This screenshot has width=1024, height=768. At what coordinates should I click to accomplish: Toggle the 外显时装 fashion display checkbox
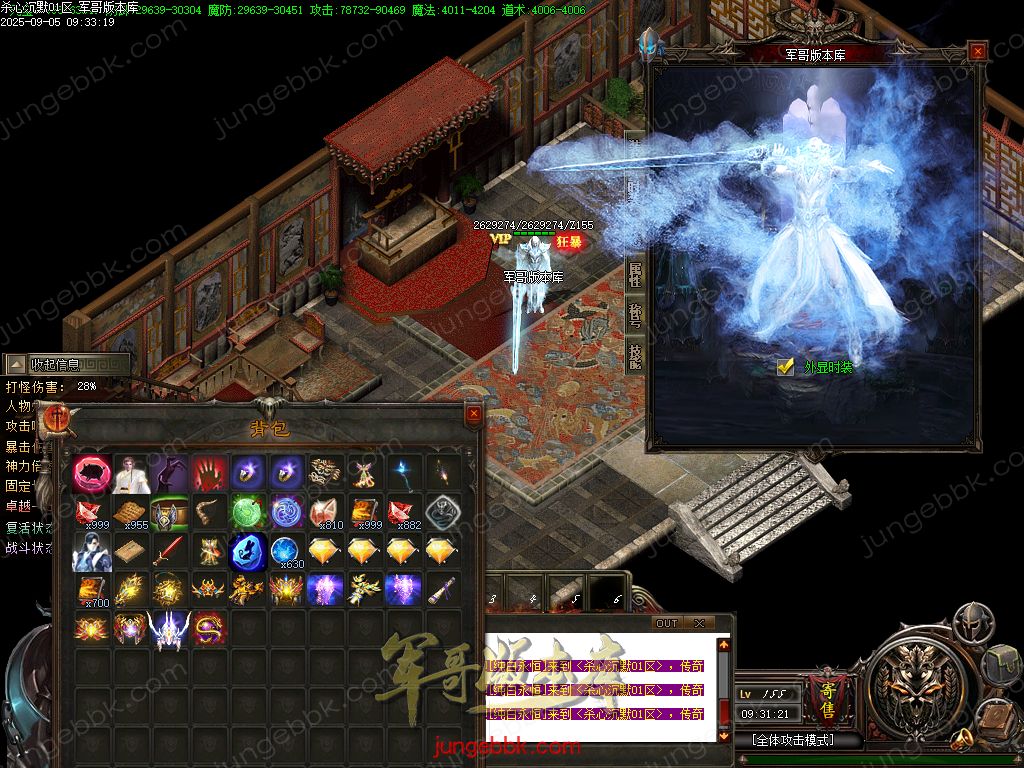click(786, 367)
